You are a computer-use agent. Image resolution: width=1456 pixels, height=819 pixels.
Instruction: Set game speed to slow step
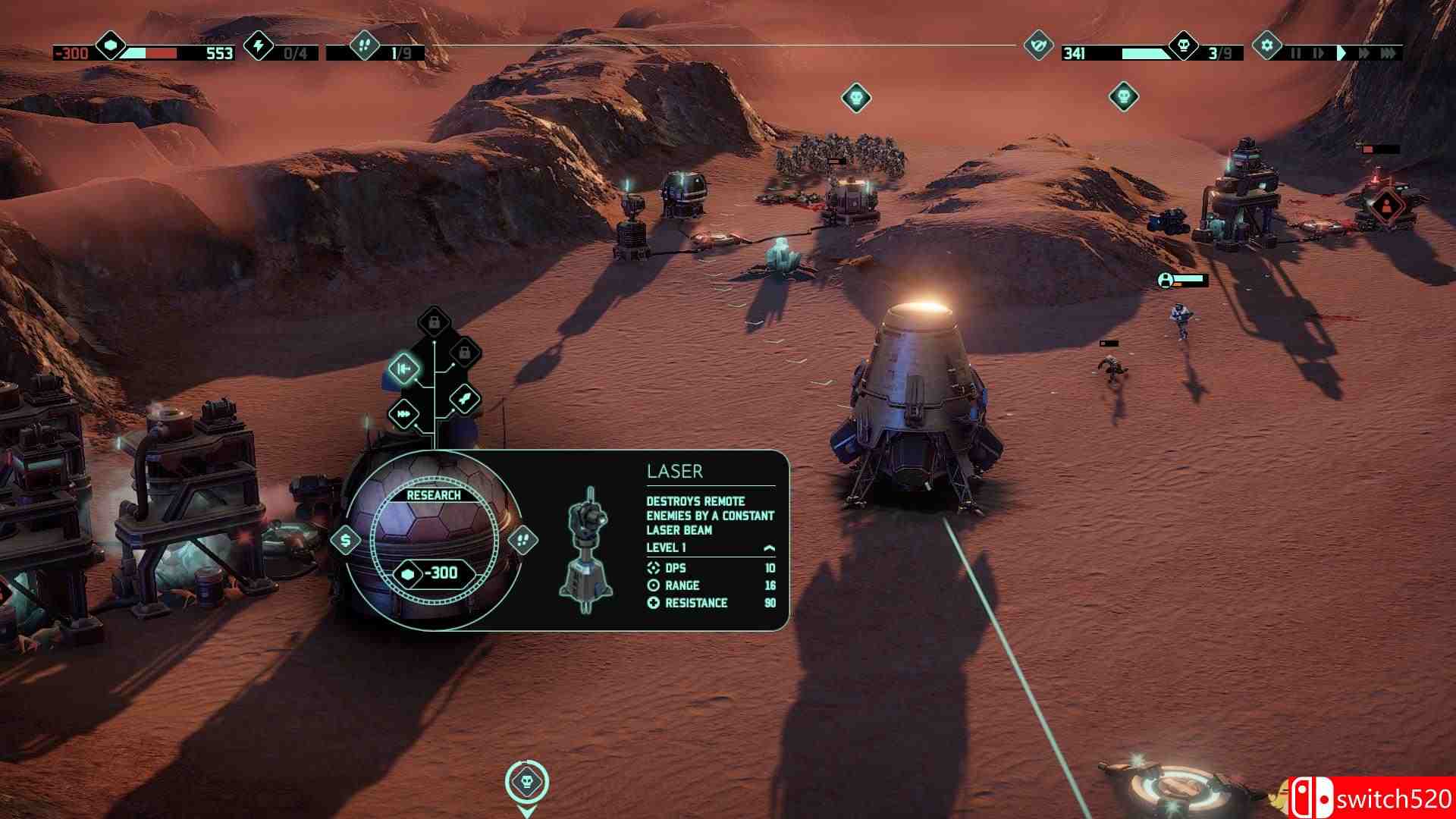[1317, 53]
